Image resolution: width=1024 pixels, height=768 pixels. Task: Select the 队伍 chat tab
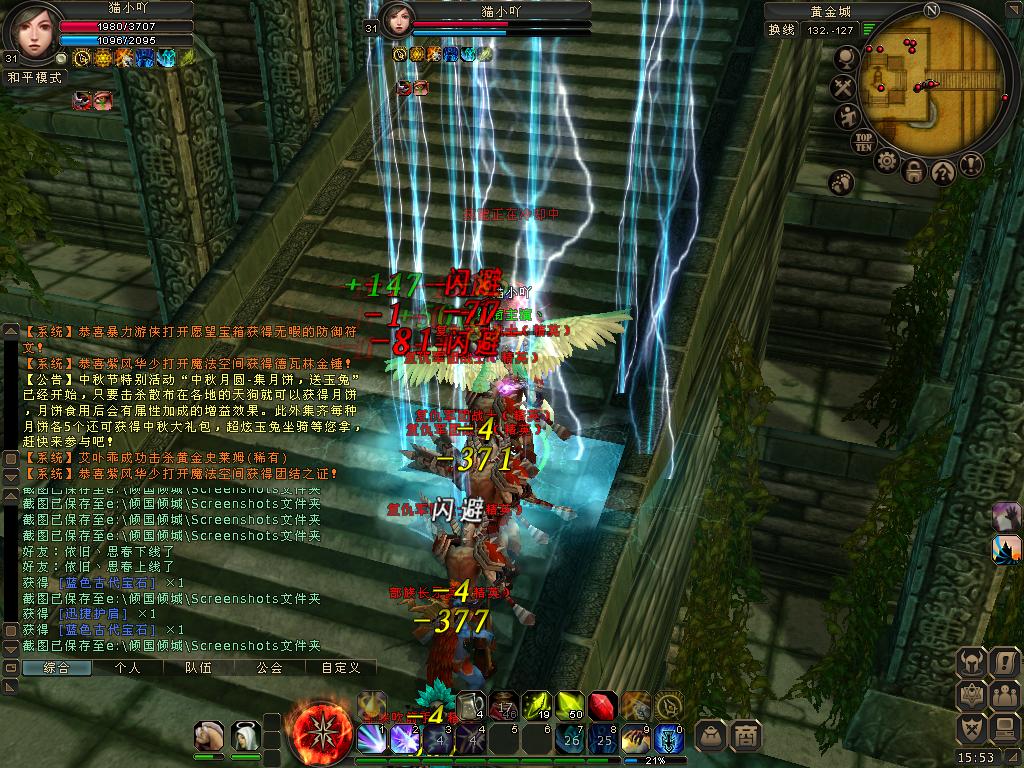click(x=199, y=668)
